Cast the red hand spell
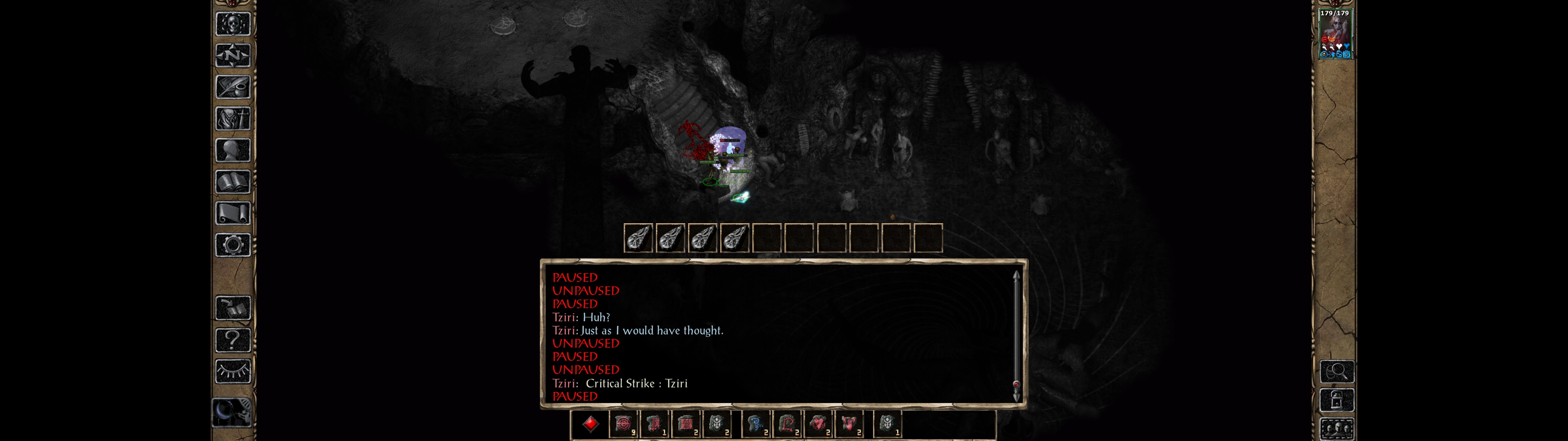The image size is (1568, 441). pos(849,424)
